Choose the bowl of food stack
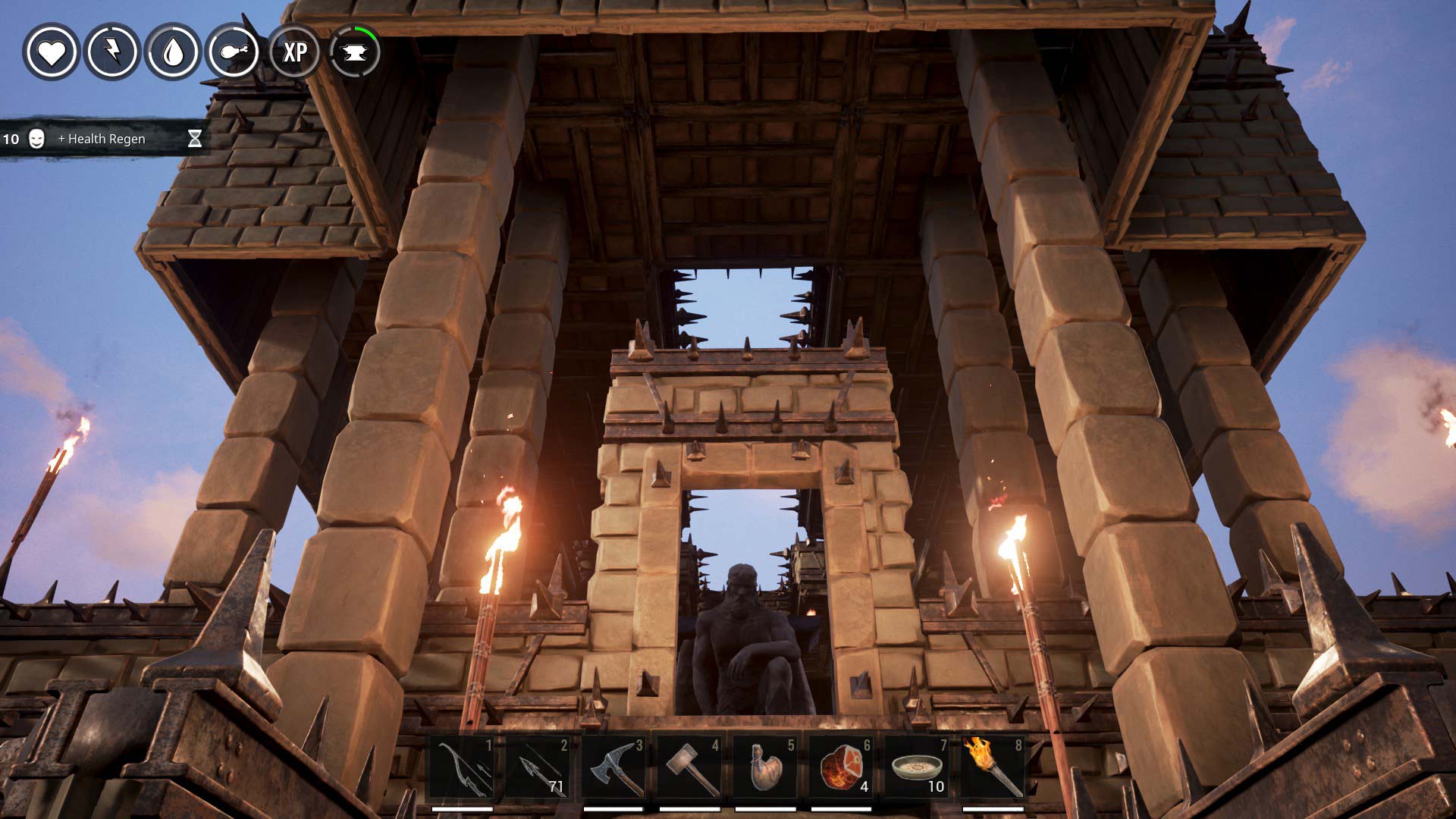Screen dimensions: 1456x819 tap(918, 767)
